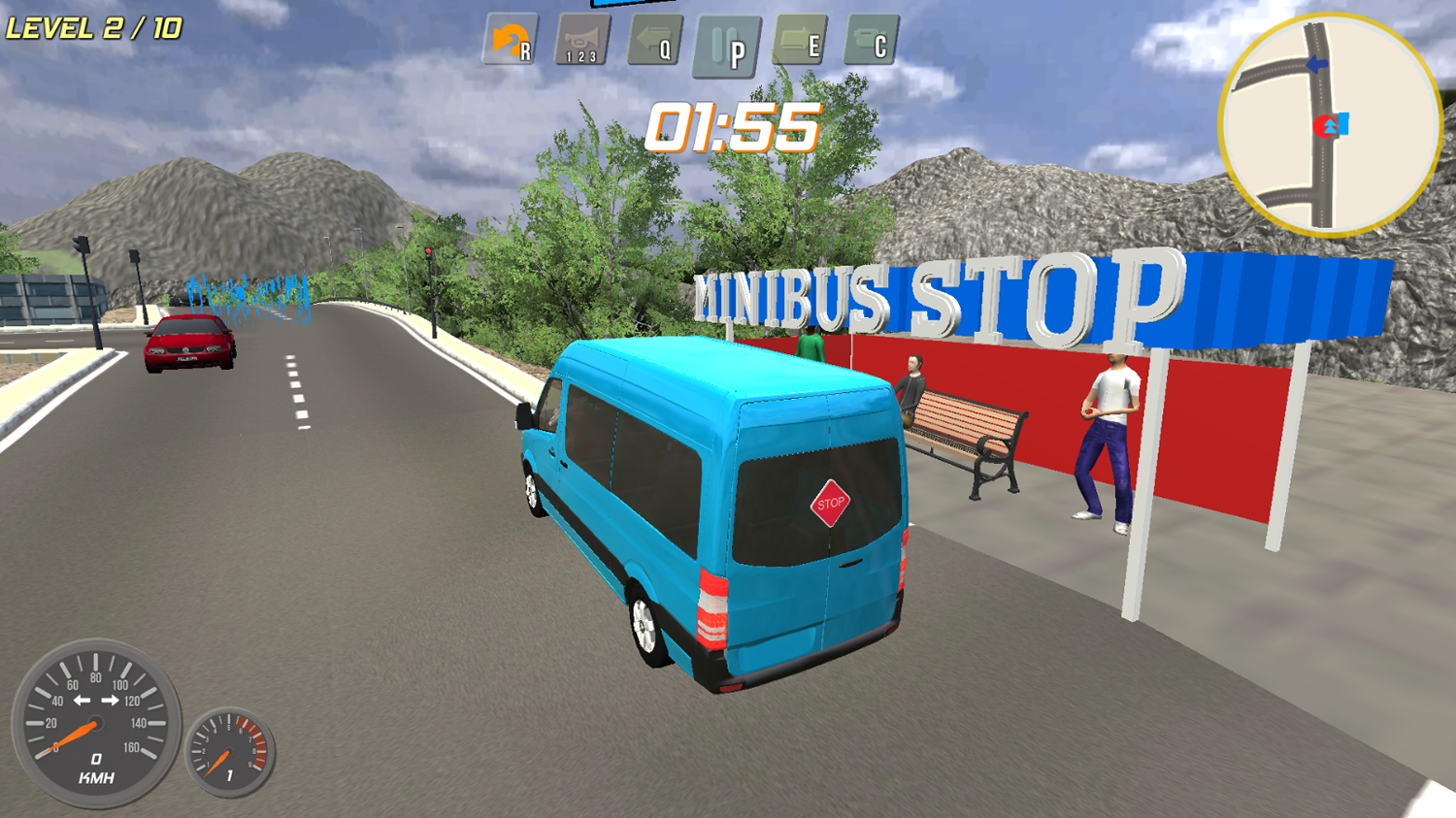Switch camera view with the C toggle
The image size is (1456, 818).
(872, 41)
